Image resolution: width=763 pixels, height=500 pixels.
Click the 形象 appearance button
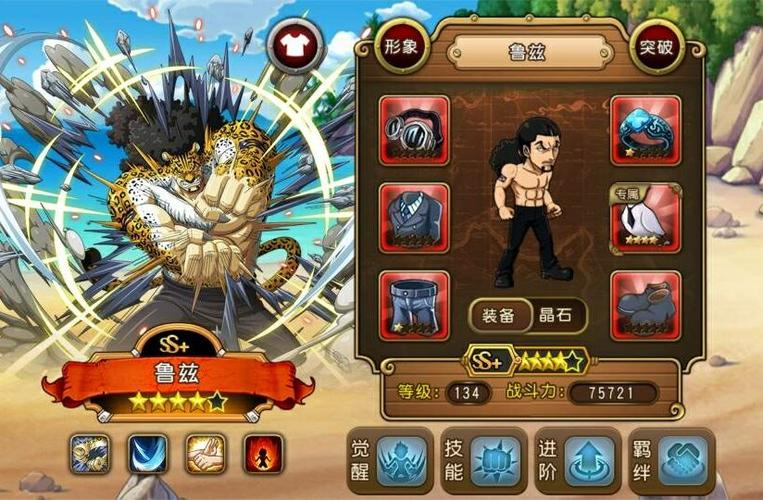tap(402, 50)
